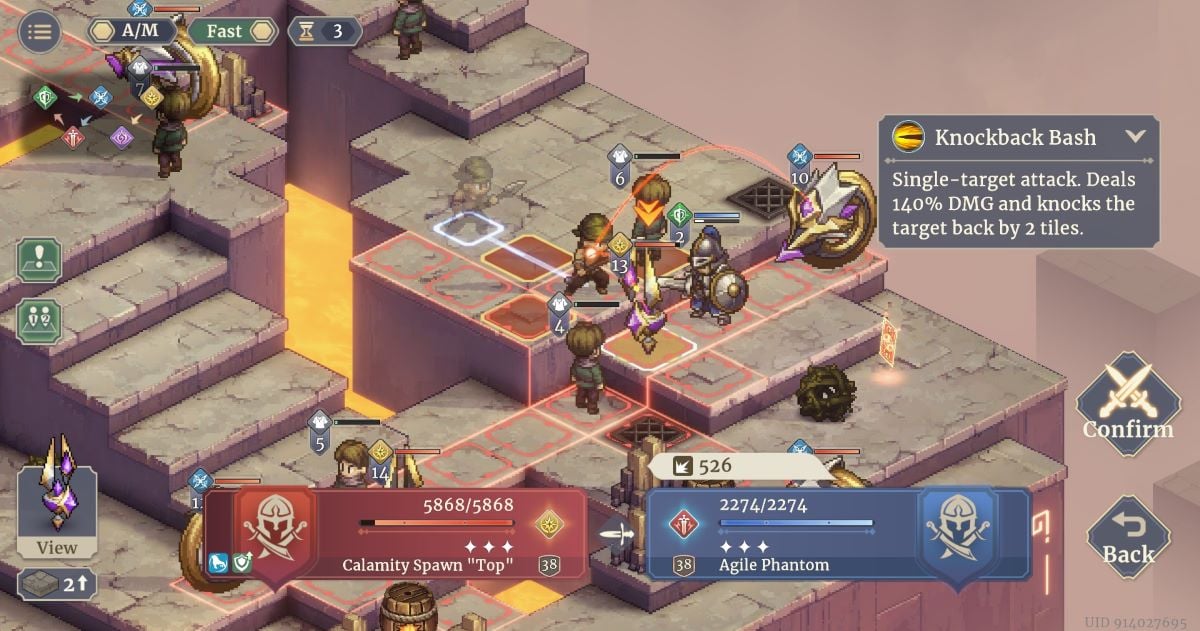Open the unit roster swap icon

(x=39, y=322)
